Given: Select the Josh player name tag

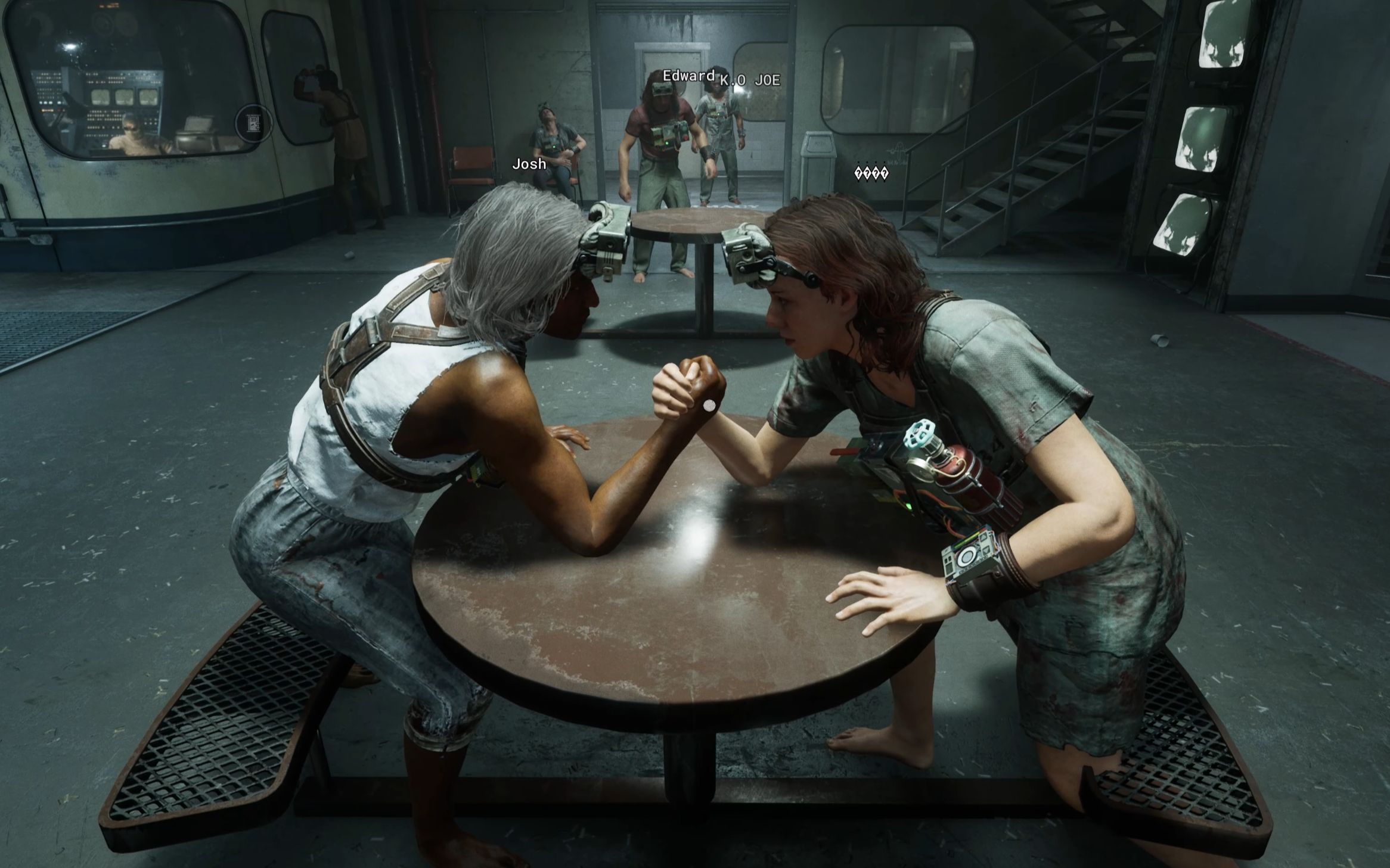Looking at the screenshot, I should pos(529,164).
